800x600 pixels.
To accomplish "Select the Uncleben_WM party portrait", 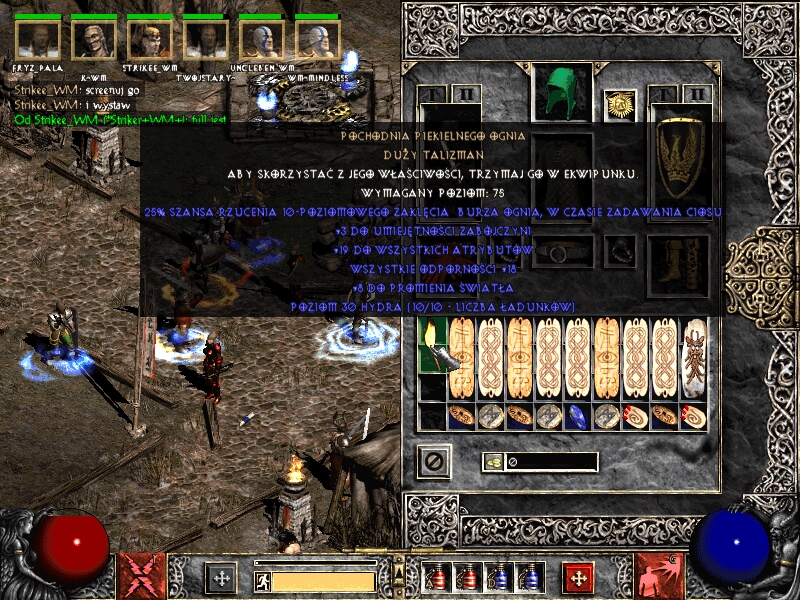I will [261, 40].
